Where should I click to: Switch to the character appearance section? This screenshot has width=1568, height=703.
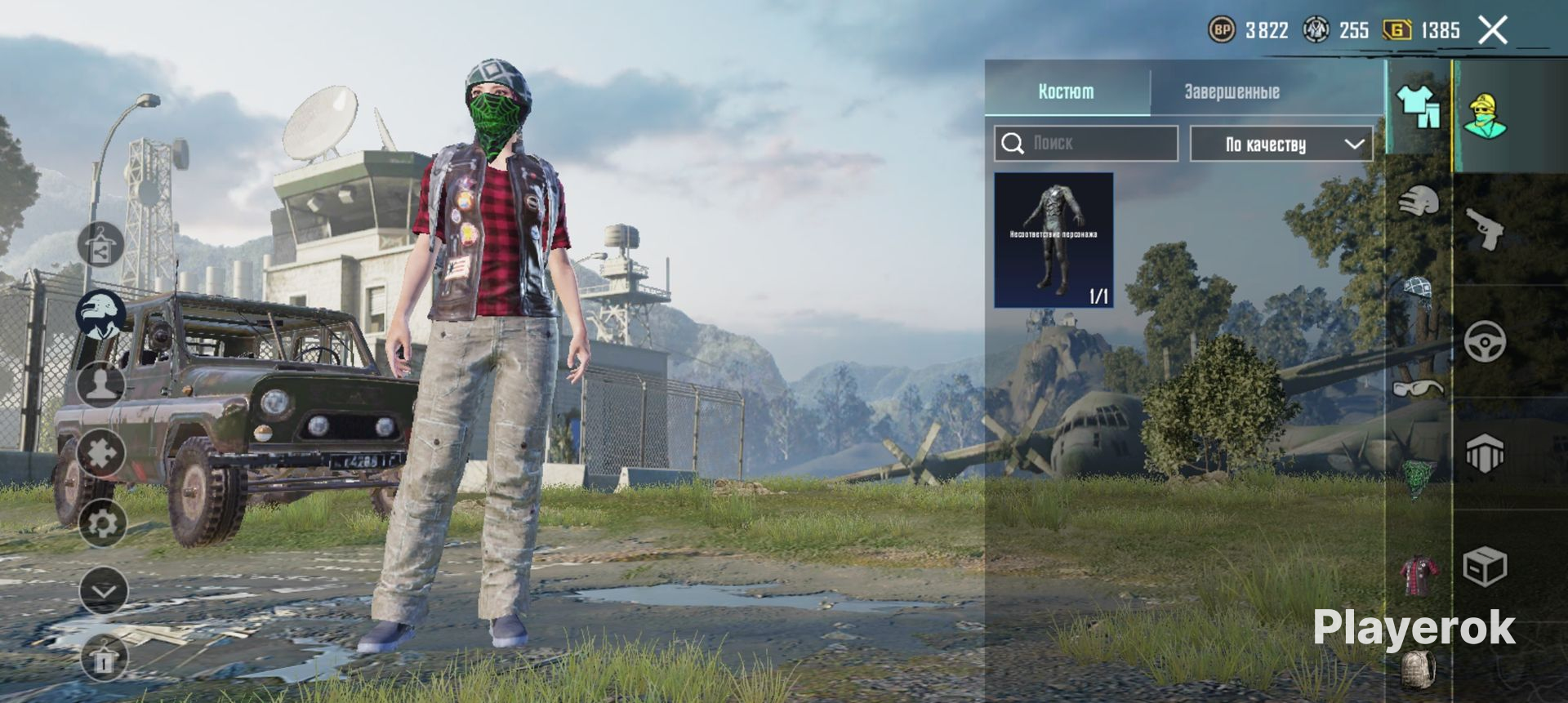(x=1485, y=115)
